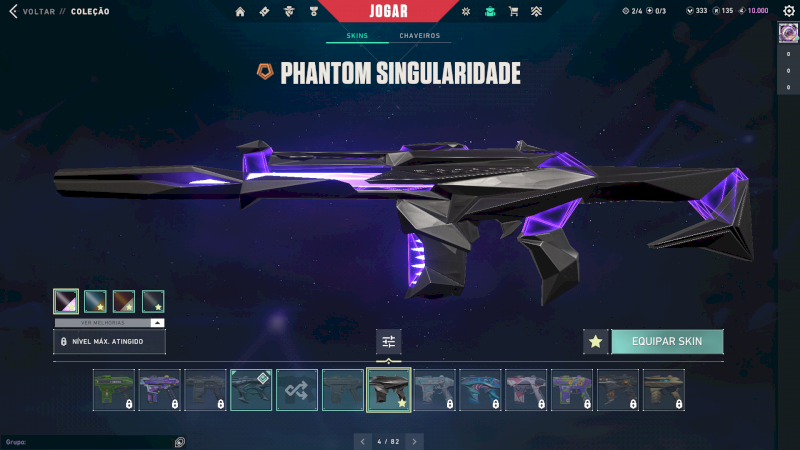Open the home icon in the top bar
The image size is (800, 450).
tap(240, 12)
